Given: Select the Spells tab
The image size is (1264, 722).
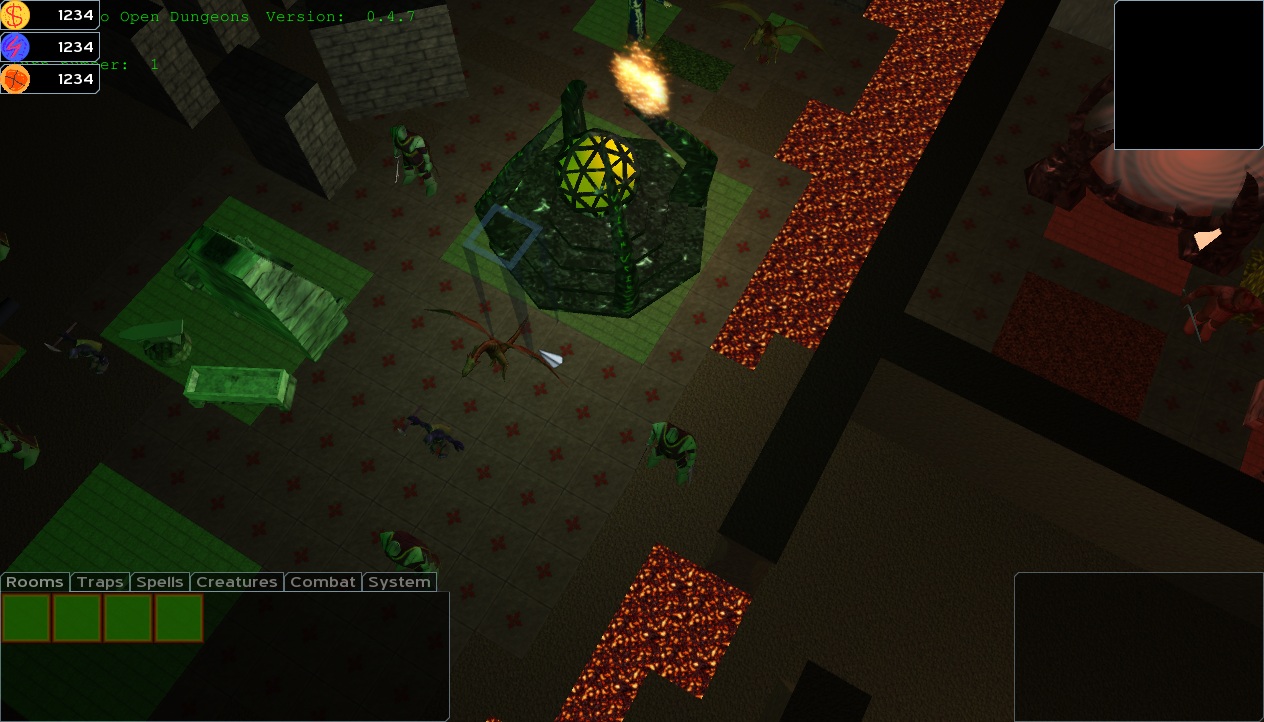Looking at the screenshot, I should [x=160, y=582].
